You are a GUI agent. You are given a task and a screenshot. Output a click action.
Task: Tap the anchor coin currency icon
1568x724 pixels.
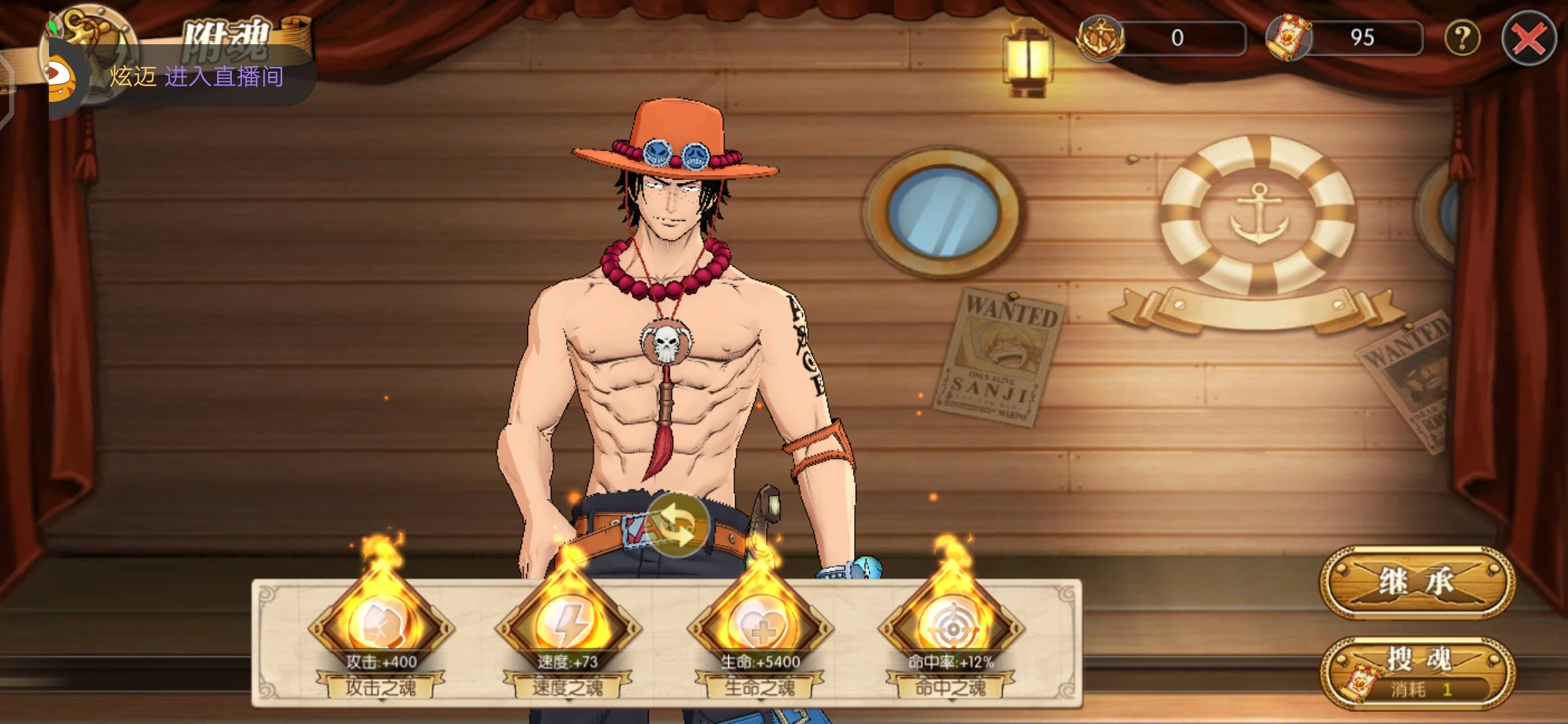[x=1100, y=38]
